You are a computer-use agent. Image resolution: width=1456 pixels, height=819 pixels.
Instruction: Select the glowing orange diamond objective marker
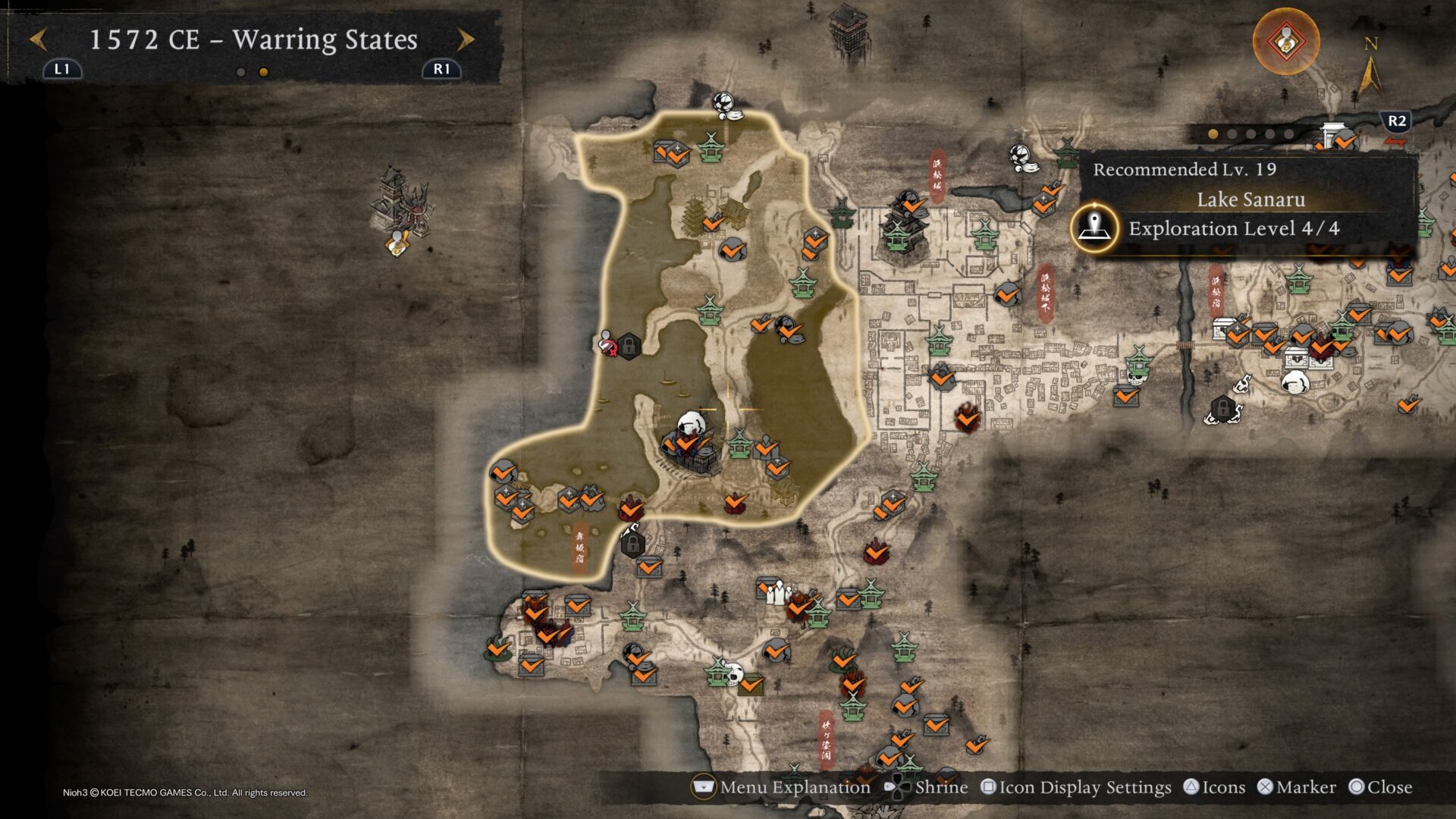tap(1285, 41)
